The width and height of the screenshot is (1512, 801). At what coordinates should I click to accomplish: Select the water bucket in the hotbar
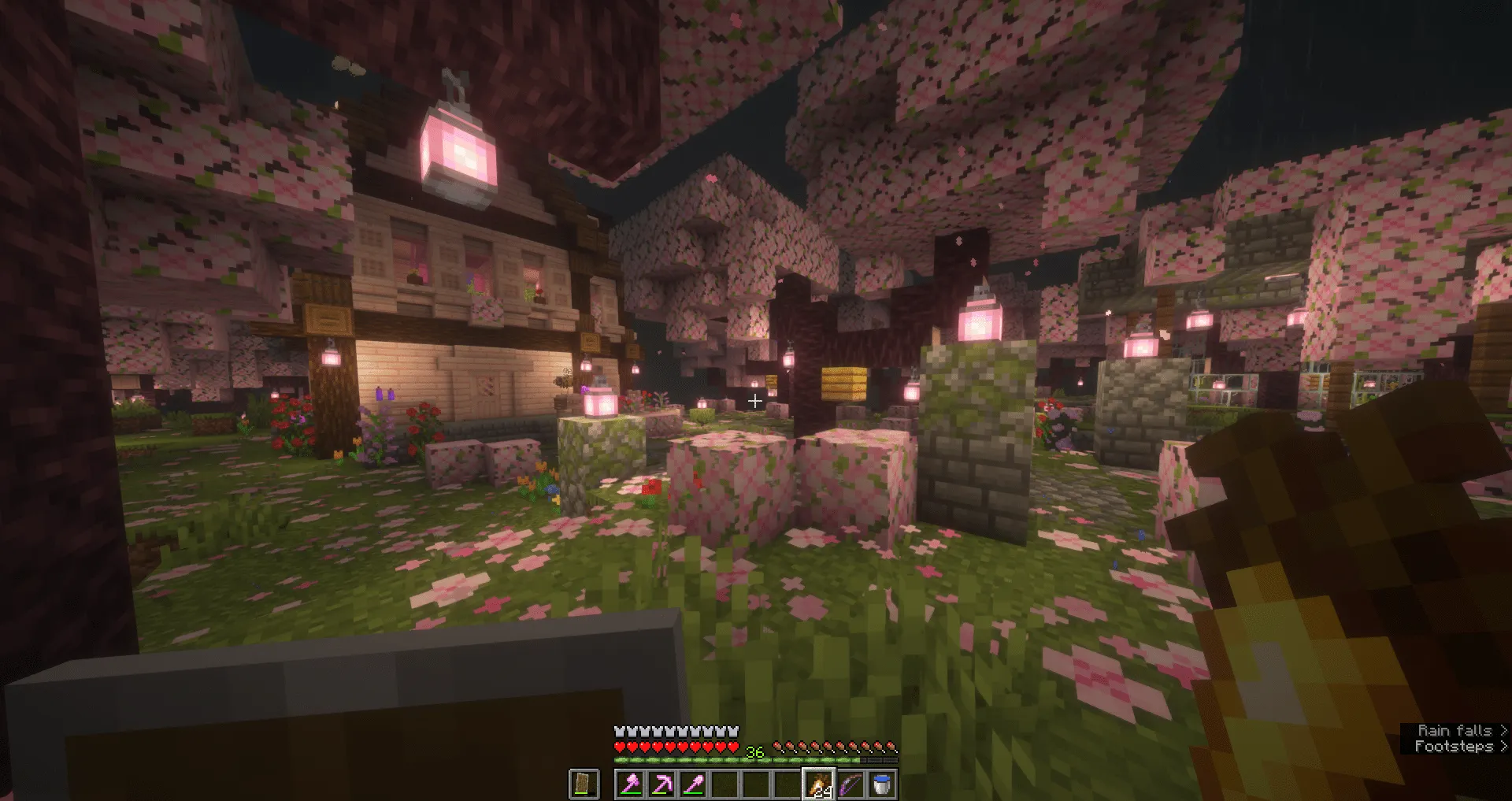(881, 785)
